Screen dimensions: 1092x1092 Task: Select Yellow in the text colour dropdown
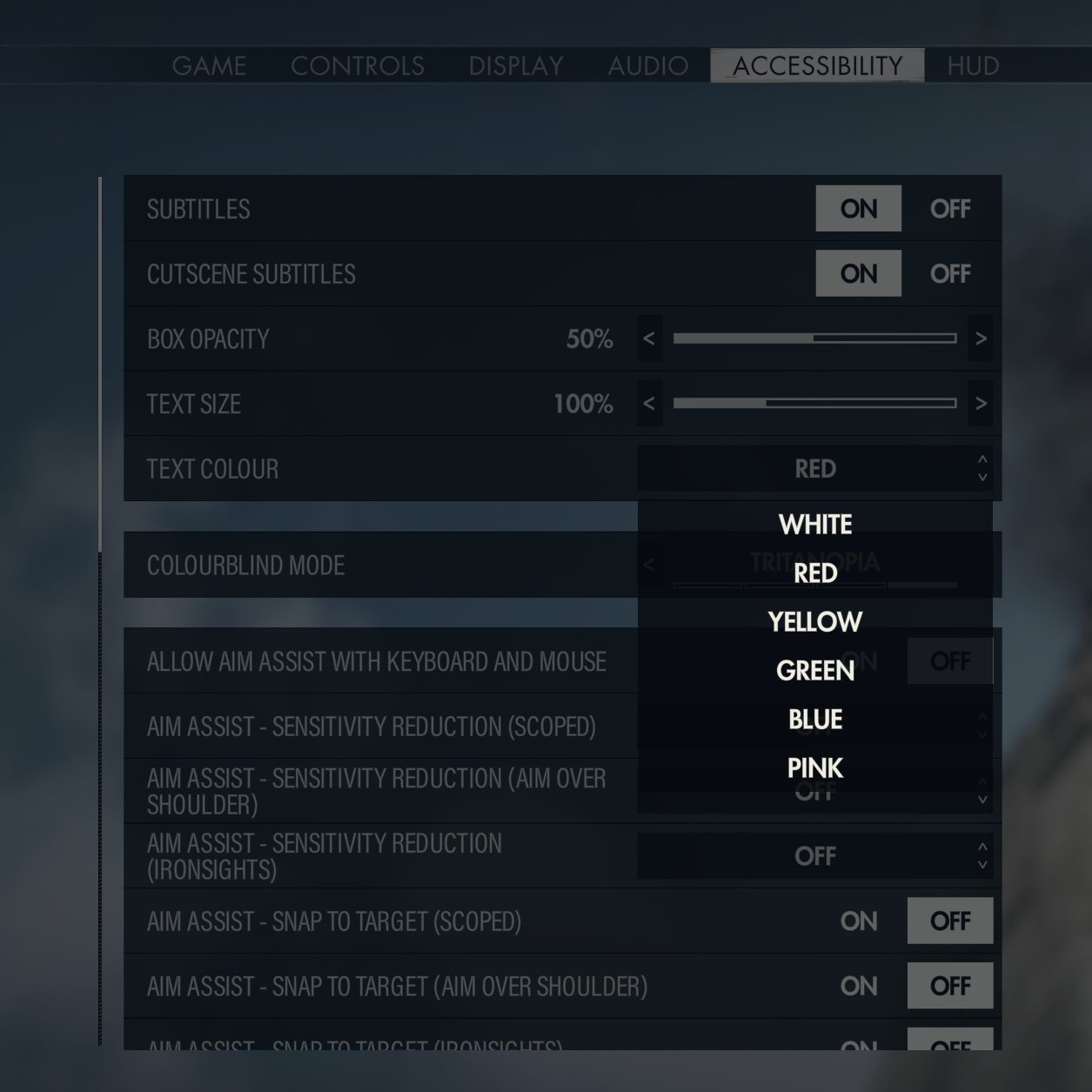pyautogui.click(x=815, y=622)
